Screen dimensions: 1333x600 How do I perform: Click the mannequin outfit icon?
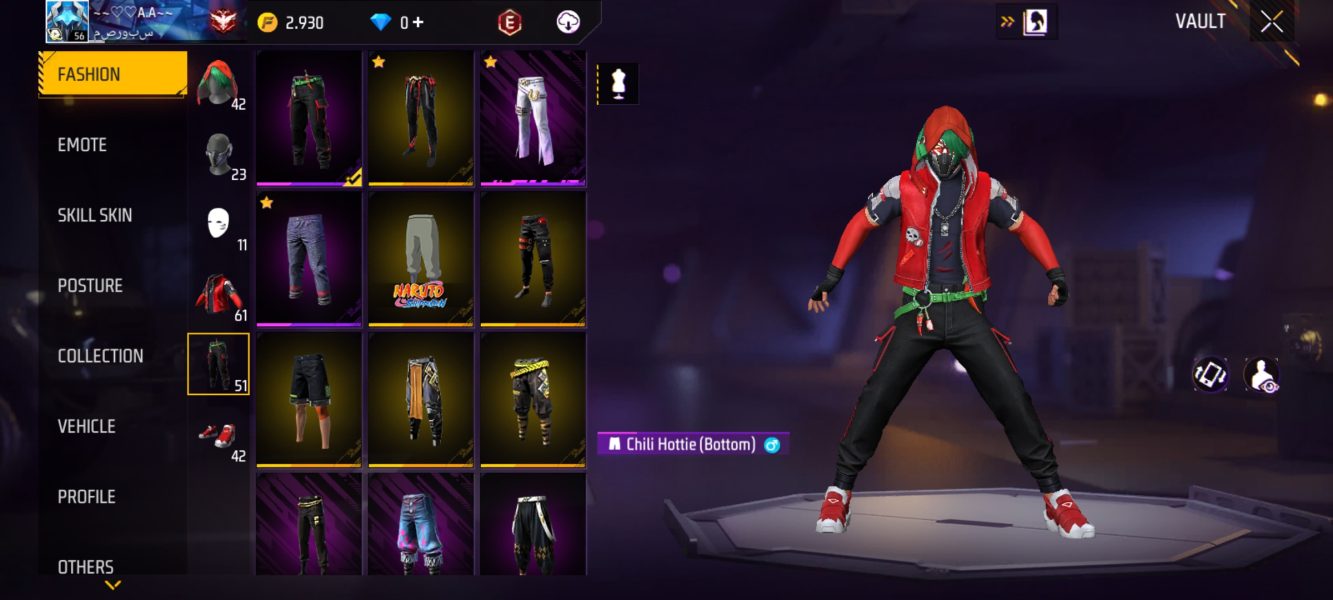coord(617,84)
